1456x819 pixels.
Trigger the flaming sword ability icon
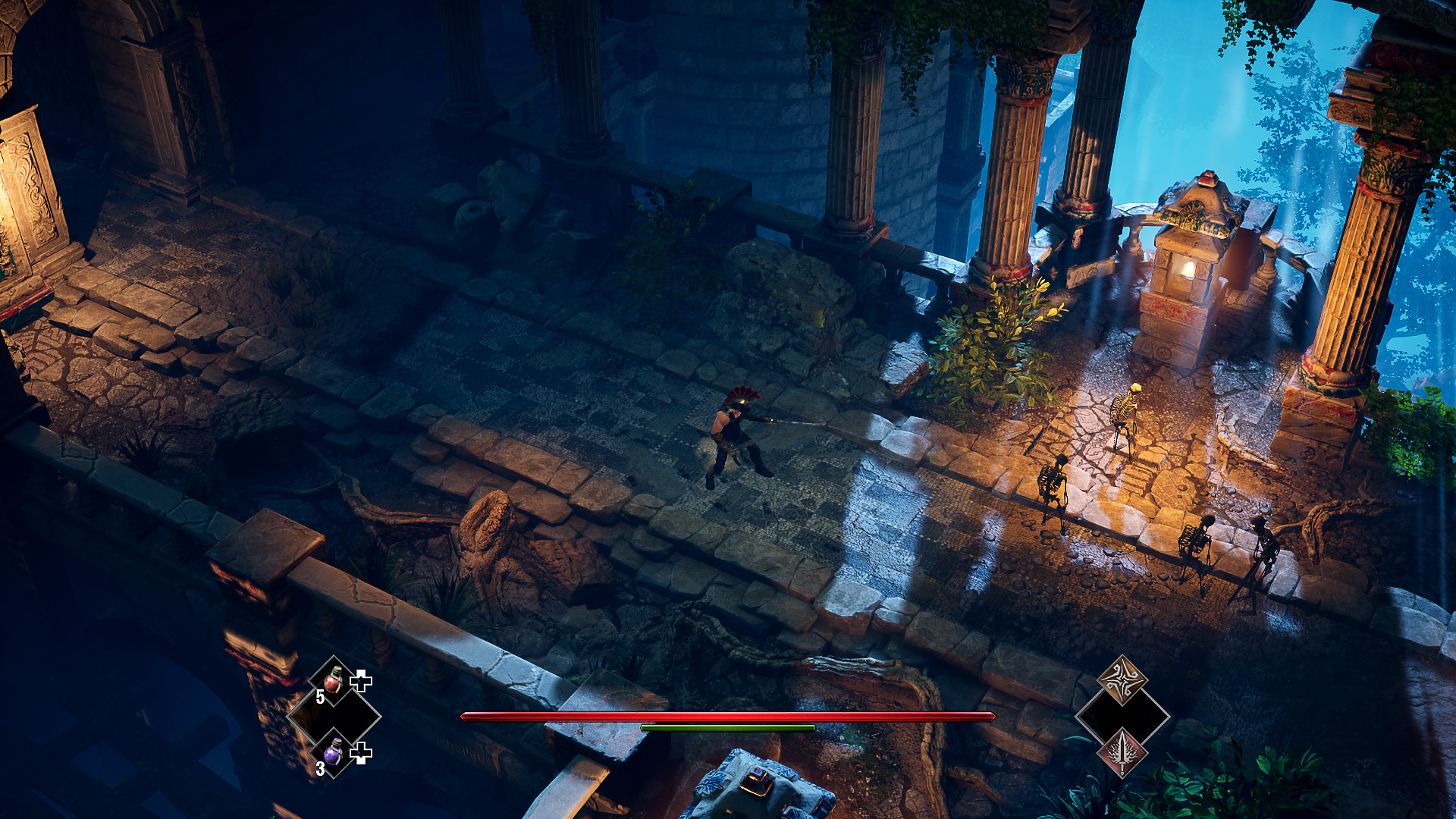point(1124,753)
